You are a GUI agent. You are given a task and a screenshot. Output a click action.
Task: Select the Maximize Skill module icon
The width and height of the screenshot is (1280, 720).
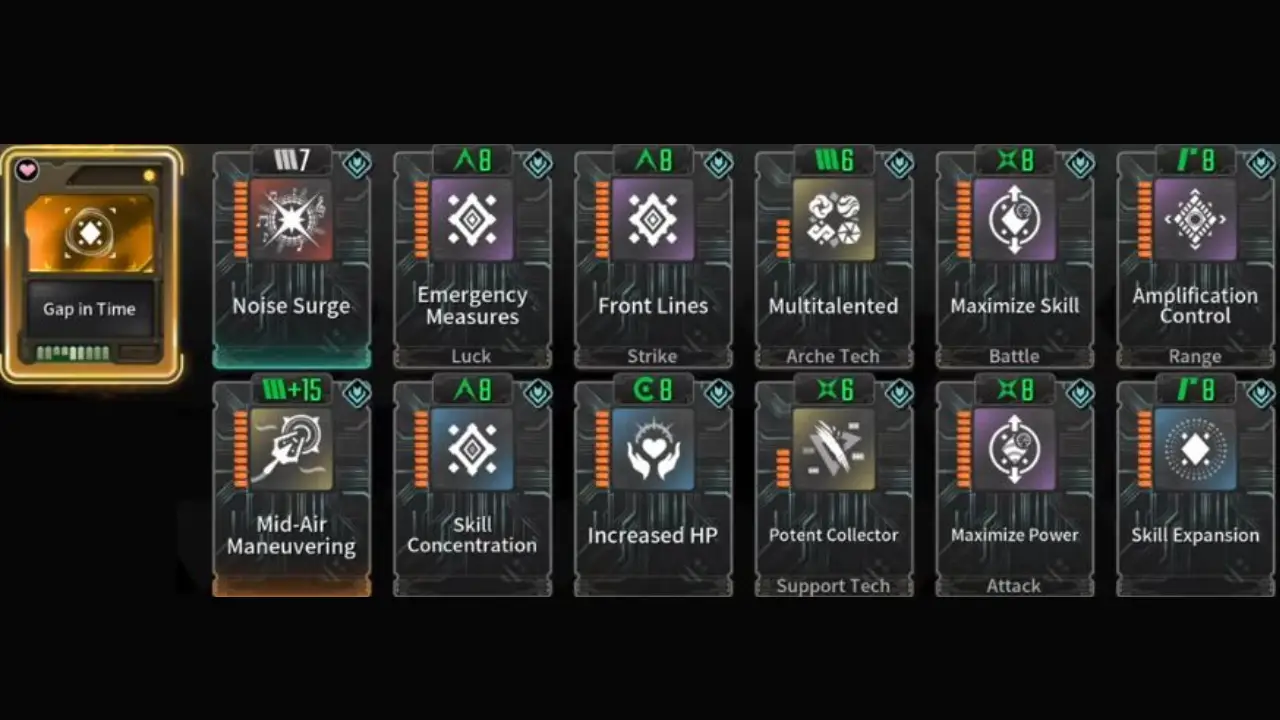click(1014, 220)
